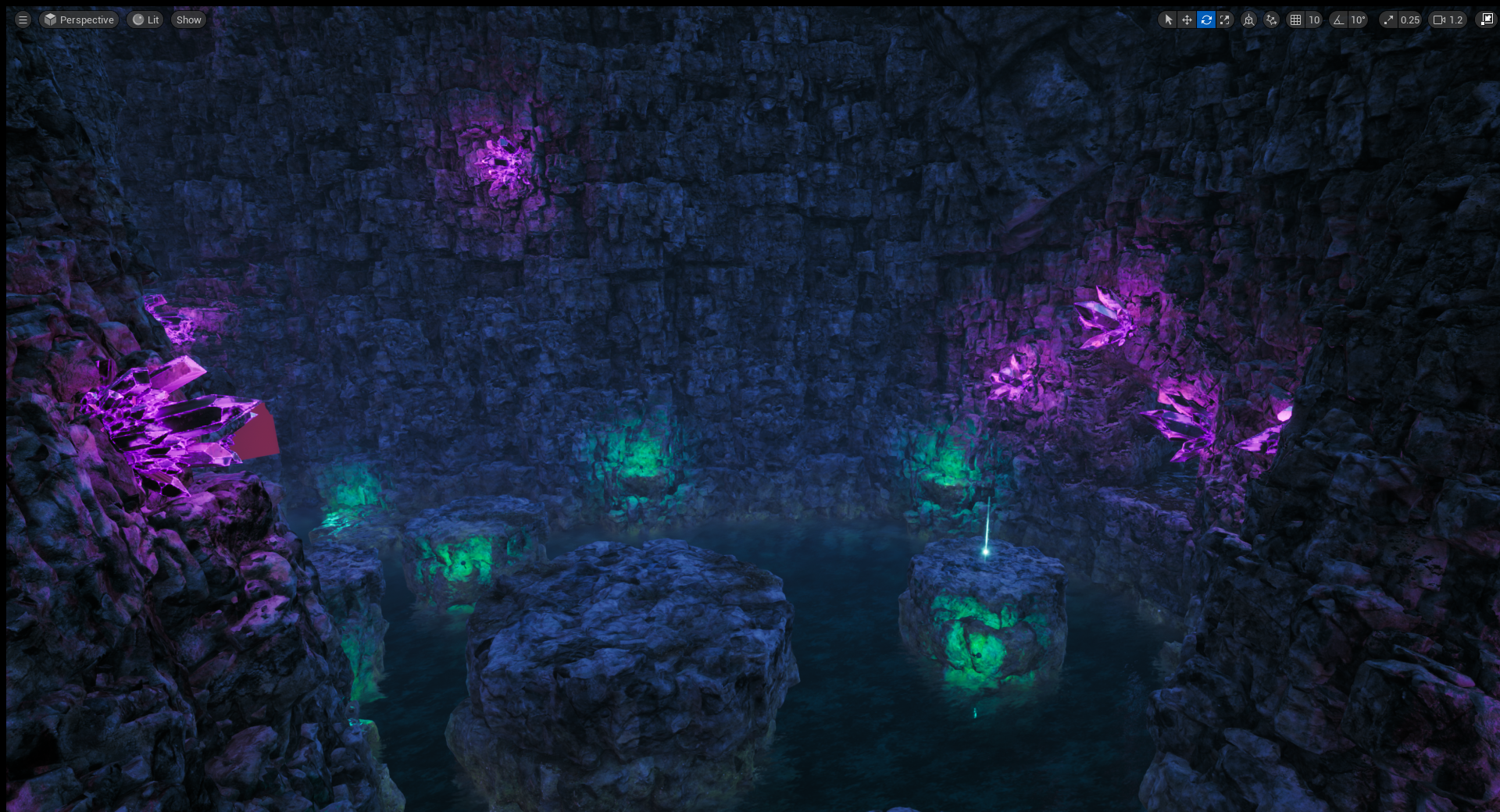
Task: Open the grid snap size 10 dropdown
Action: click(x=1314, y=20)
